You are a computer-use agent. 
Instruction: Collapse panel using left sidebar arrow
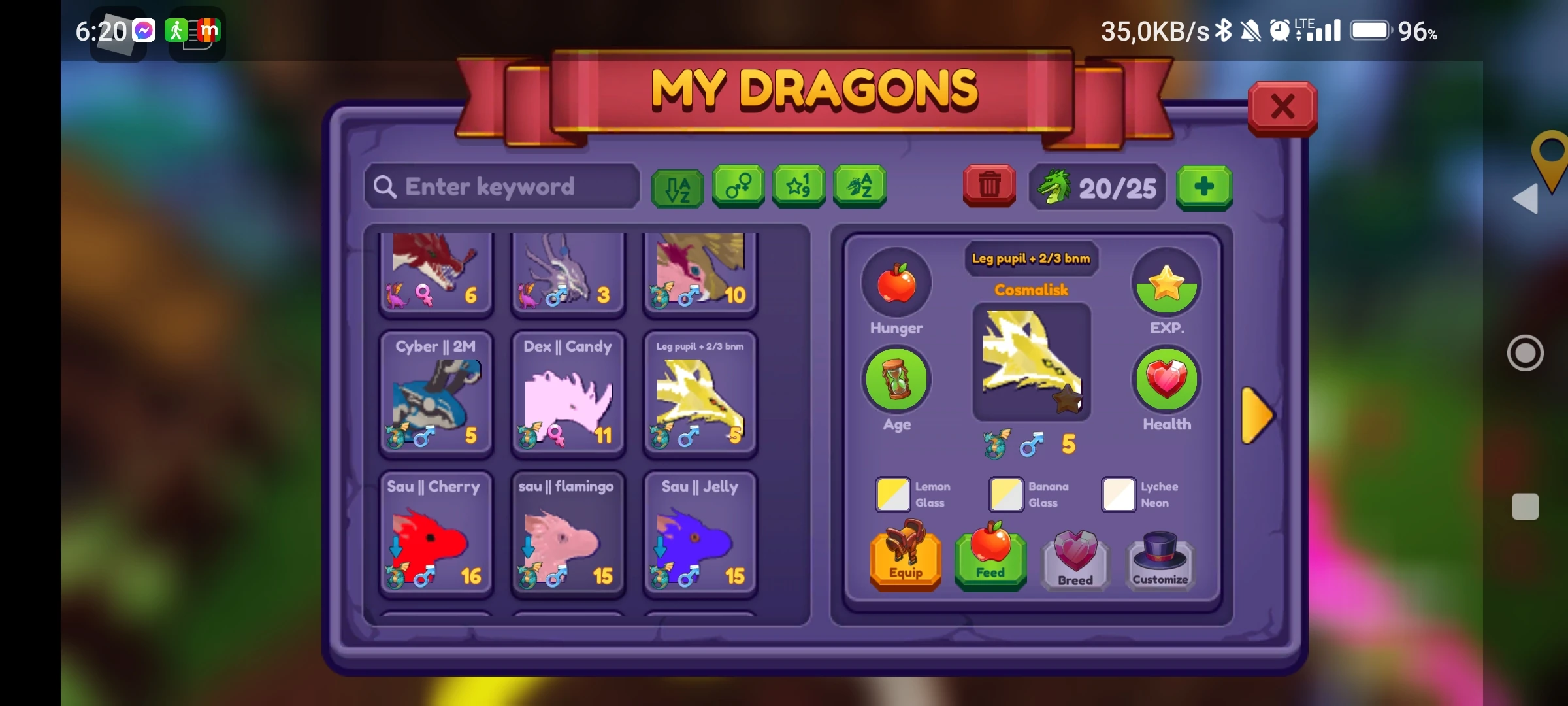point(1526,199)
